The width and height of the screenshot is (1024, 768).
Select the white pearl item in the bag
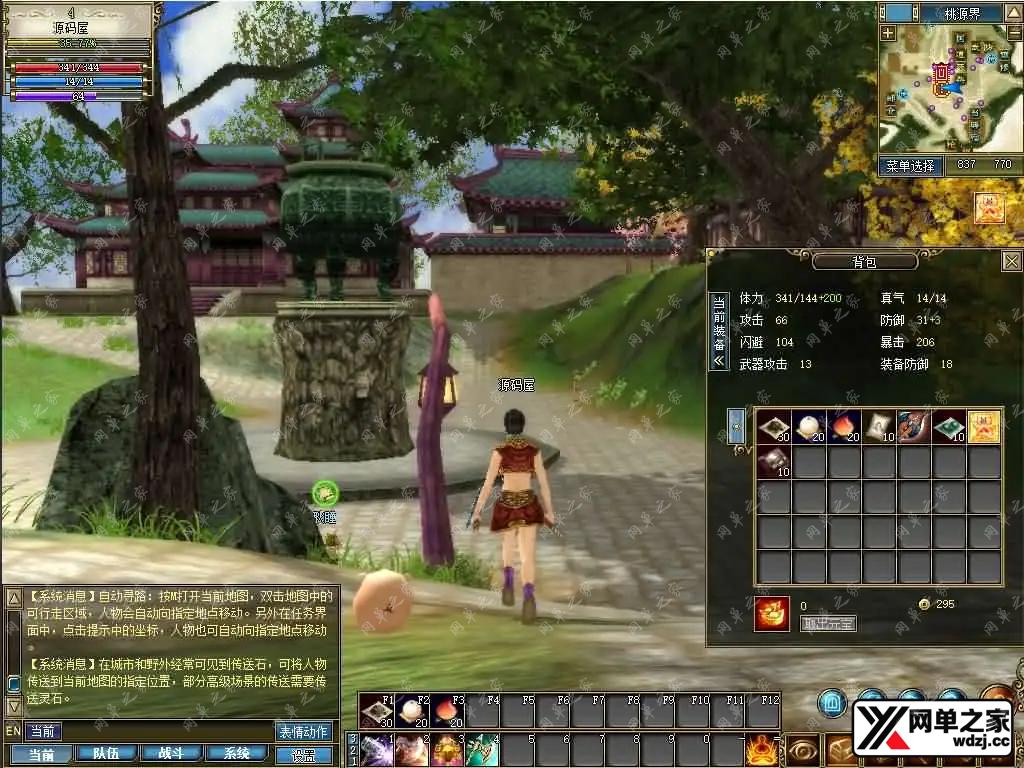click(x=808, y=427)
